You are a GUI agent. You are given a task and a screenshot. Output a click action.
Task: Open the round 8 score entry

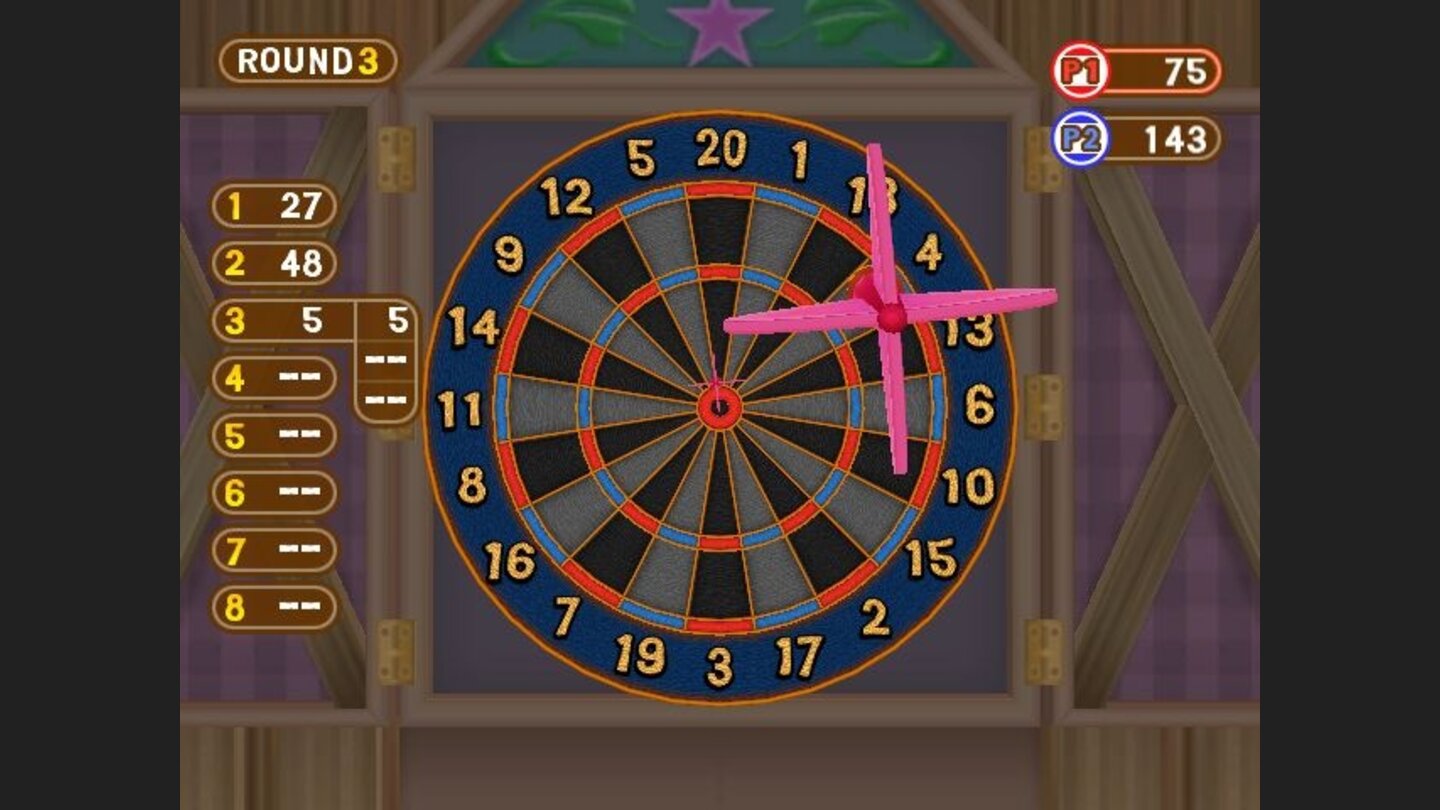click(x=272, y=603)
